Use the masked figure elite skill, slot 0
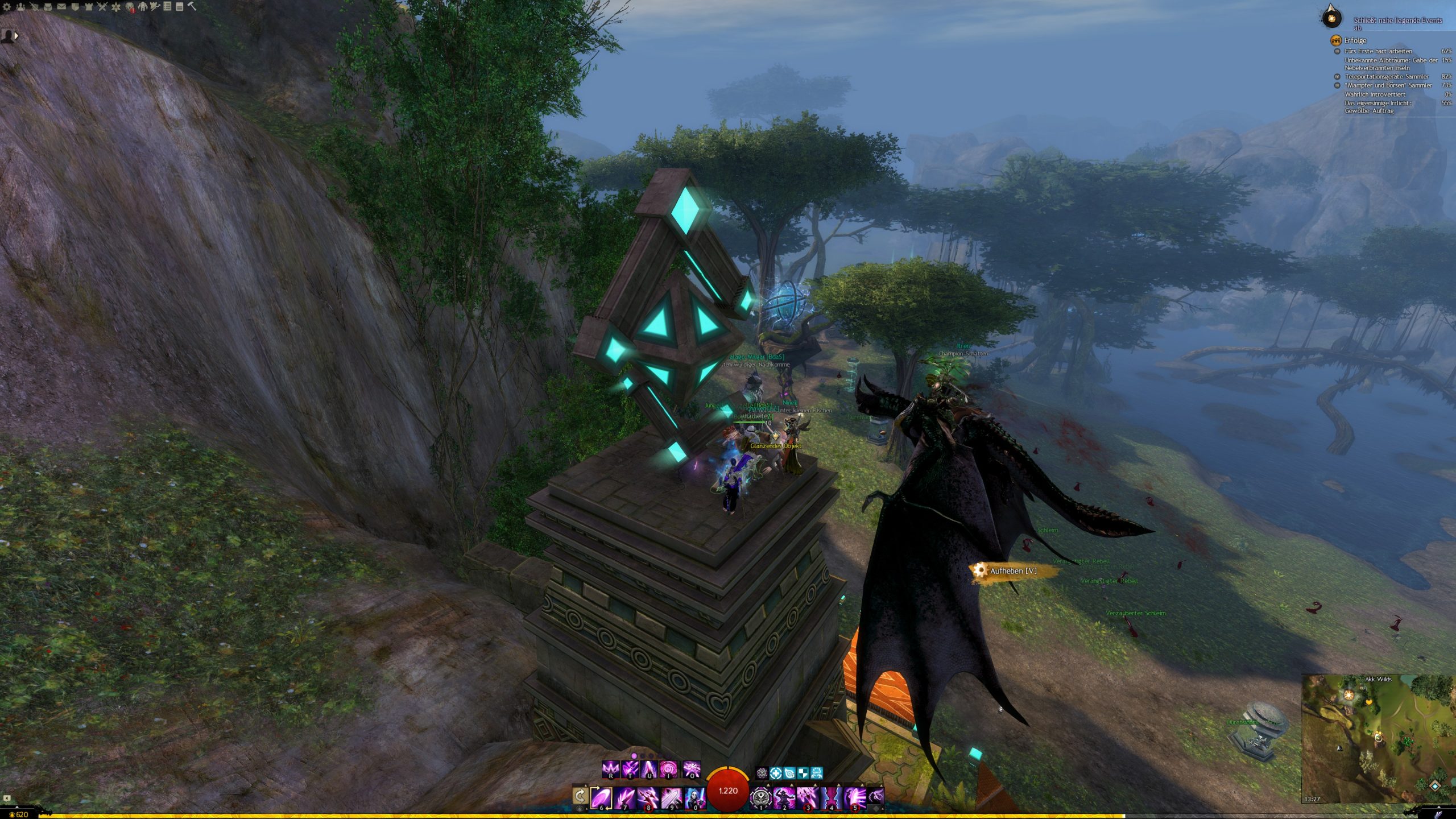Image resolution: width=1456 pixels, height=819 pixels. point(694,797)
